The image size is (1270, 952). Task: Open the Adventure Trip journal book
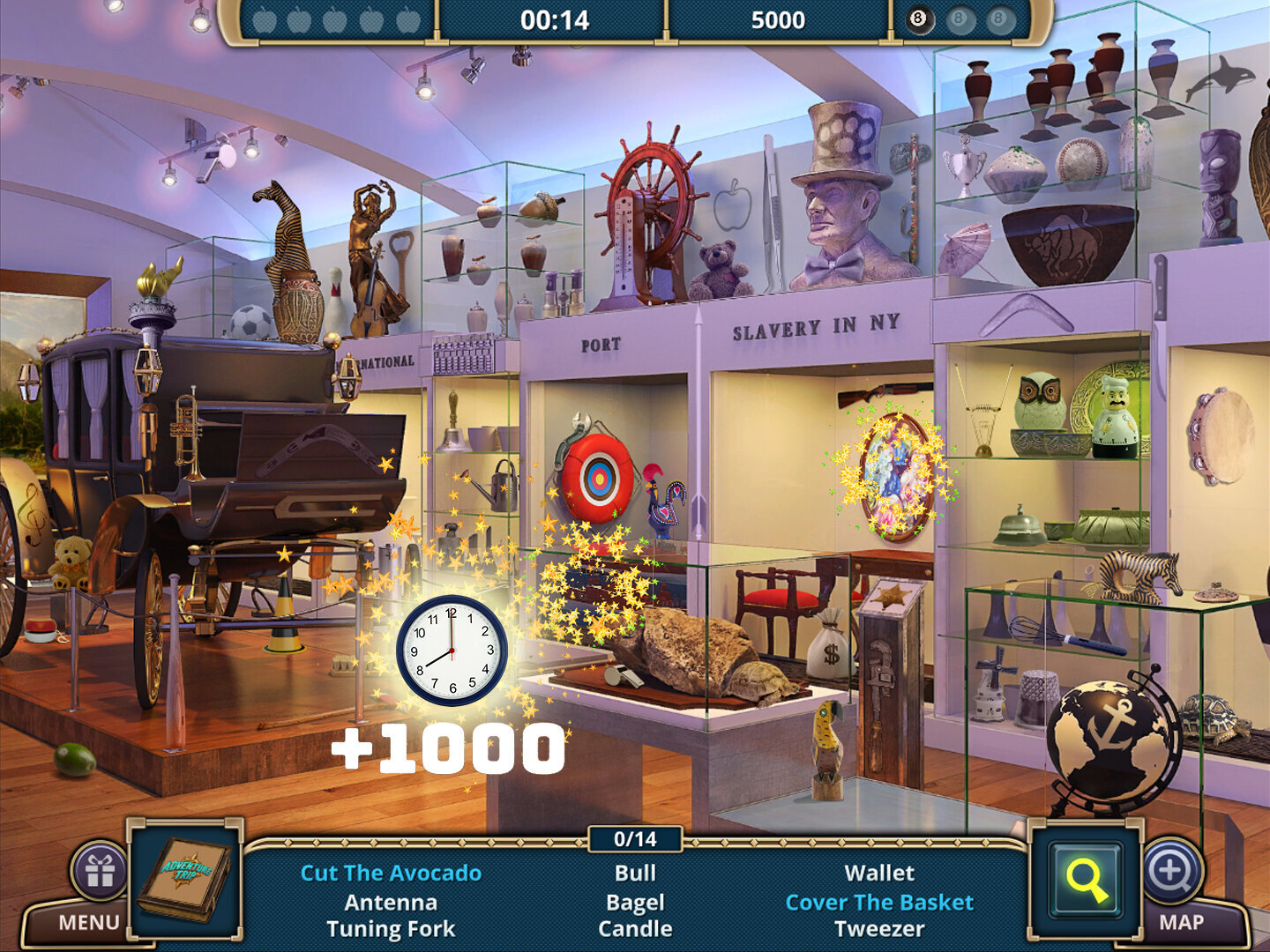pyautogui.click(x=184, y=879)
